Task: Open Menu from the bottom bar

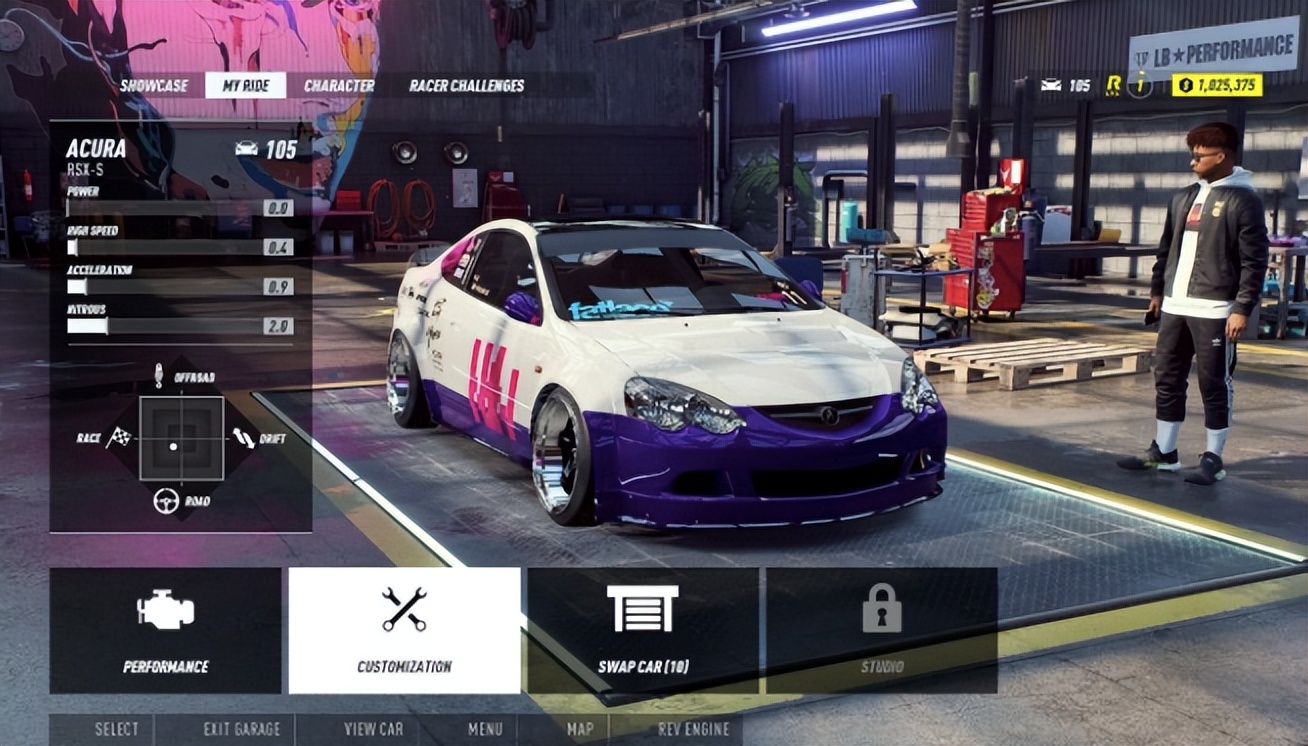Action: click(485, 729)
